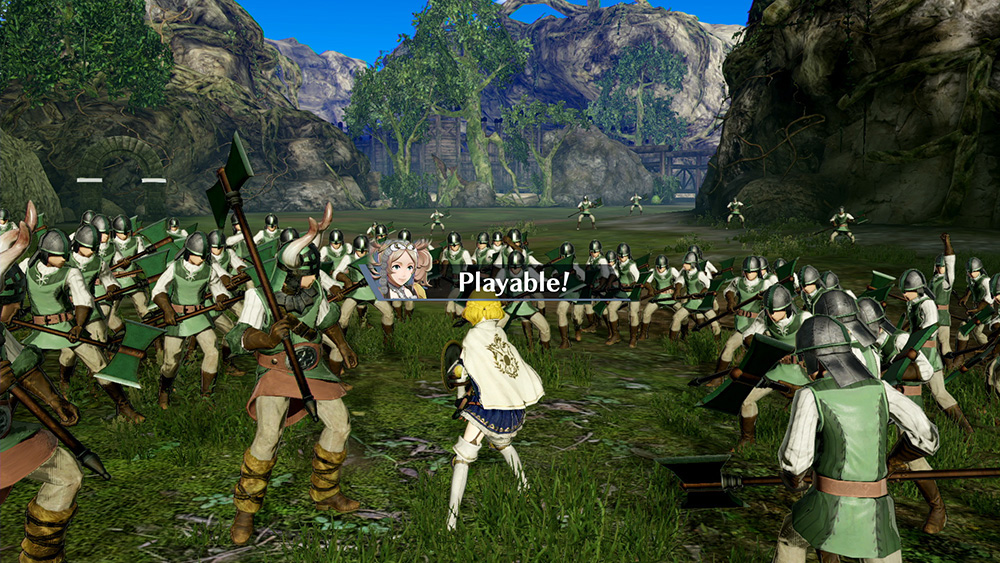The height and width of the screenshot is (563, 1000).
Task: Click the "Playable!" announcement banner
Action: click(x=513, y=282)
